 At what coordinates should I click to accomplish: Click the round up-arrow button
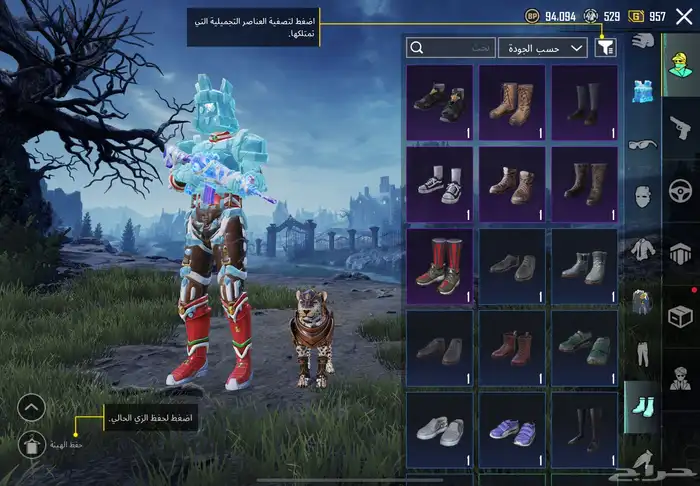(x=32, y=407)
